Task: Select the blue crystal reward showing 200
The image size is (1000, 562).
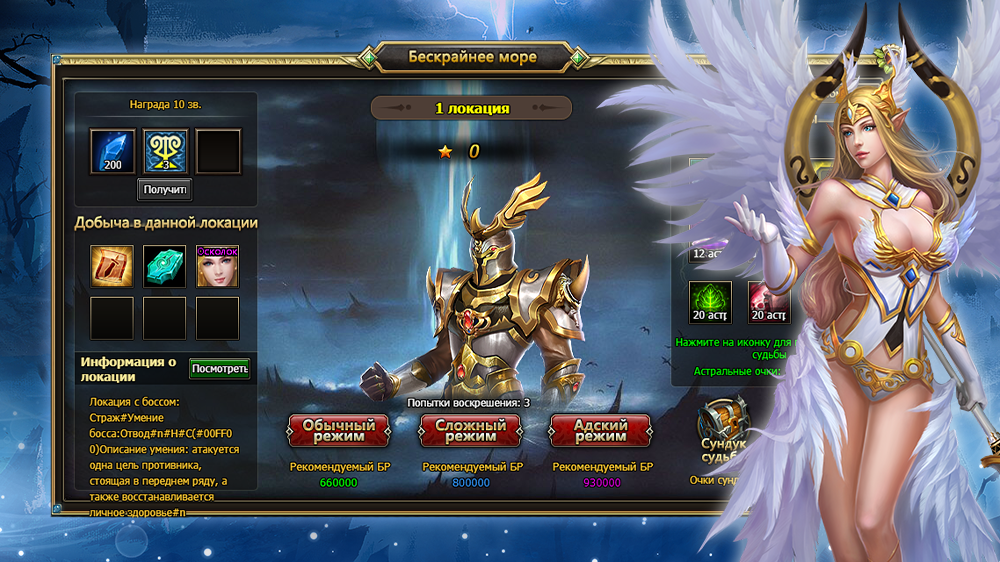Action: (112, 150)
